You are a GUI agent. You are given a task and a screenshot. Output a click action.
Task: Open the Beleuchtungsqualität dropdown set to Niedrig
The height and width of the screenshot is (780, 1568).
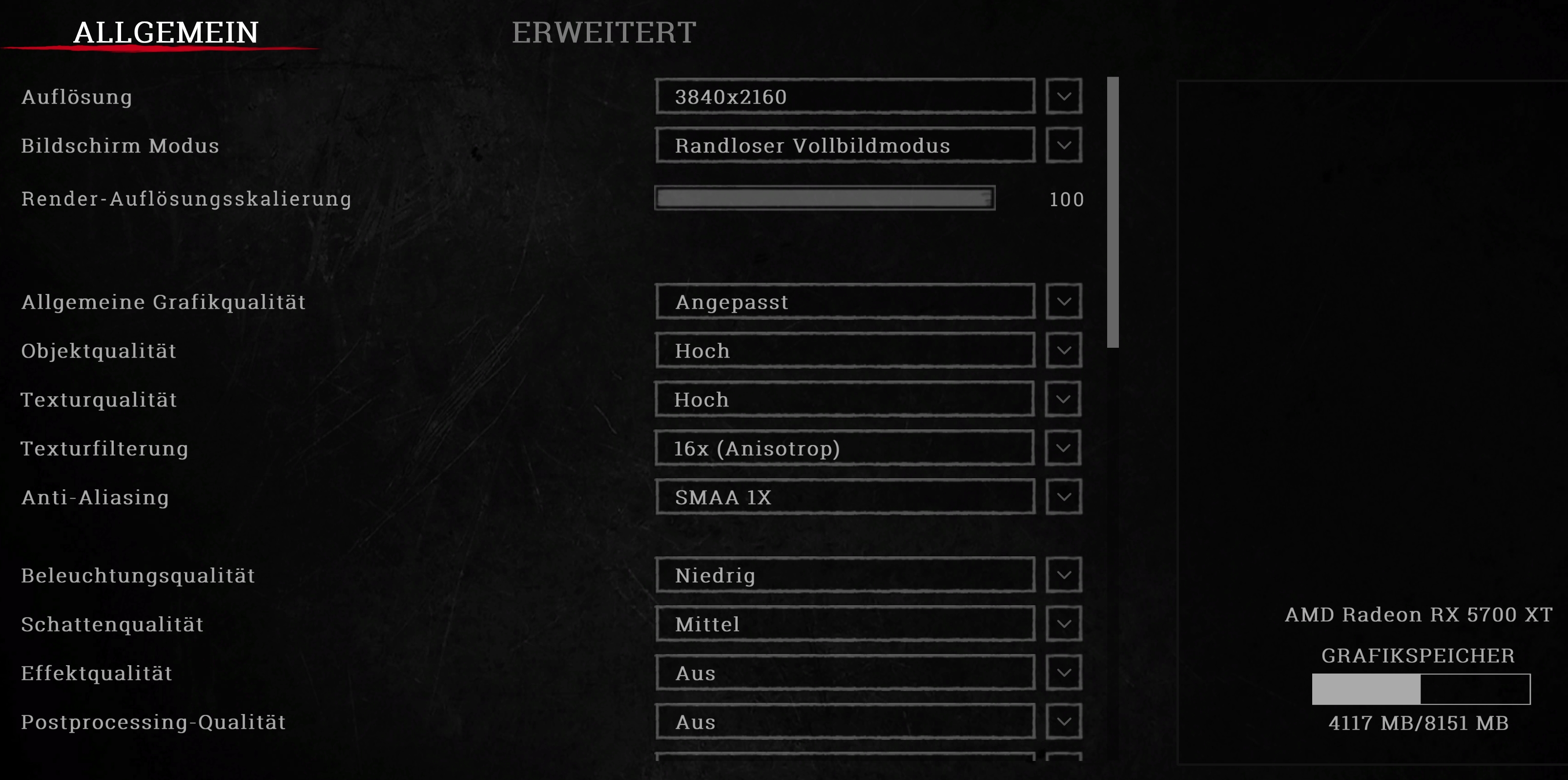click(845, 575)
